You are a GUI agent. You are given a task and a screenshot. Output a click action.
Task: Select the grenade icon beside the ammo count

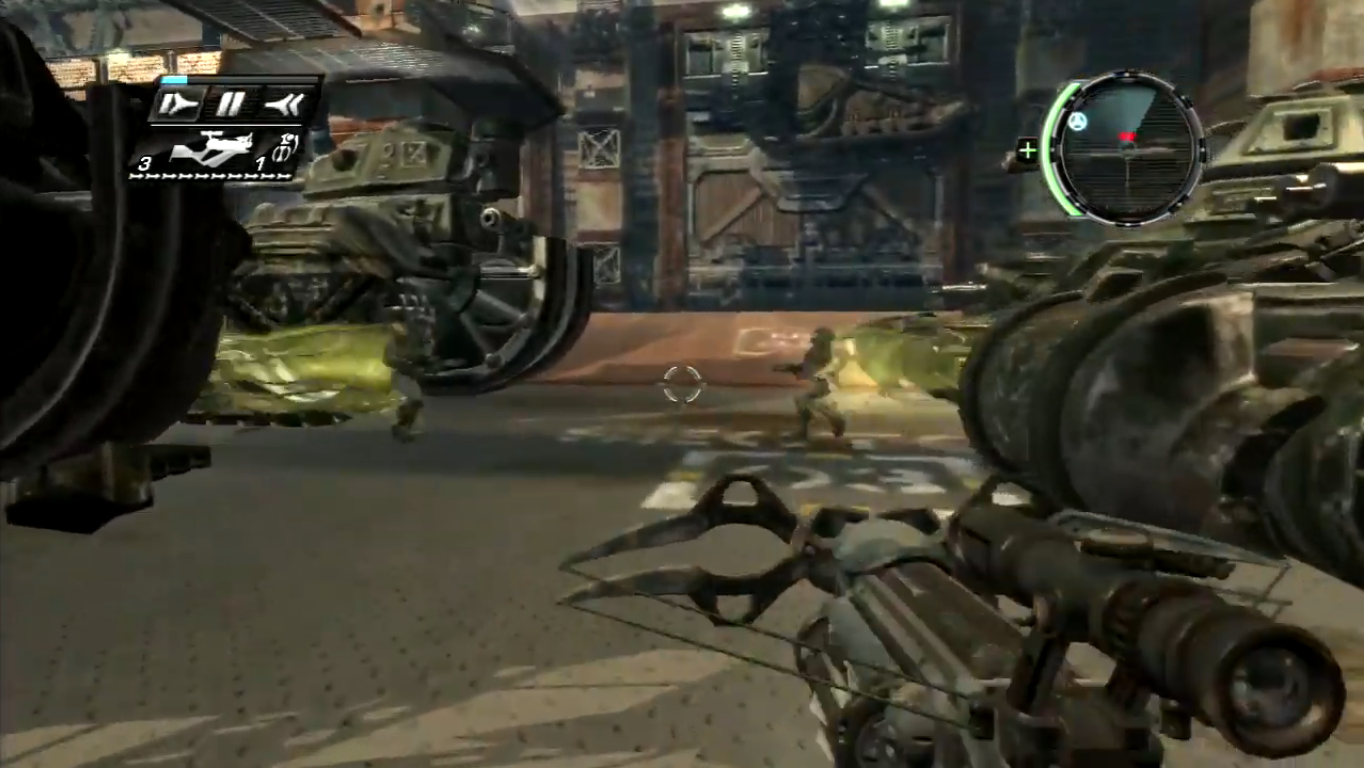[287, 146]
